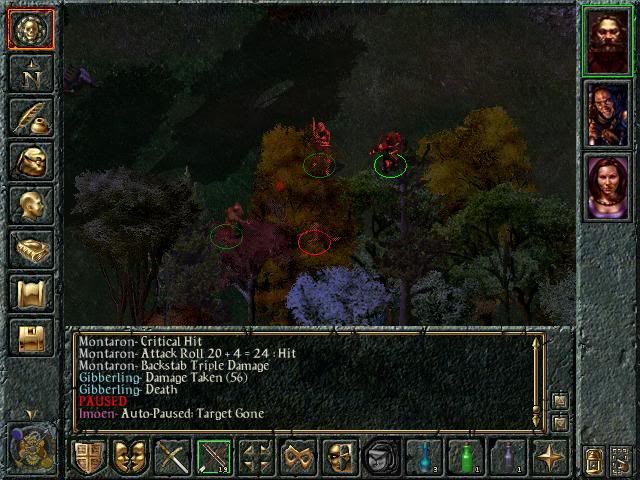This screenshot has width=640, height=480.
Task: Open the priest scroll button
Action: (x=30, y=293)
